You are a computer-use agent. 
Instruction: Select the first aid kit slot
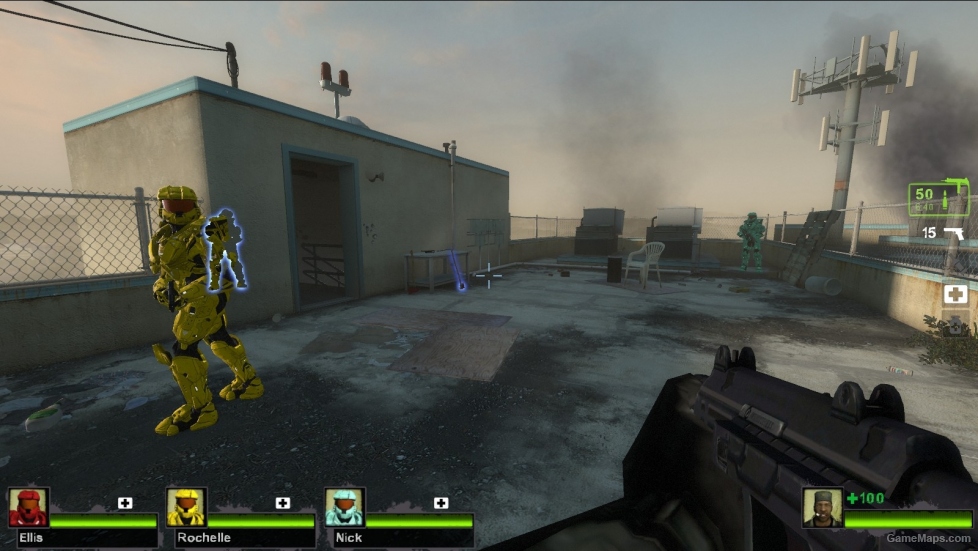(x=956, y=294)
